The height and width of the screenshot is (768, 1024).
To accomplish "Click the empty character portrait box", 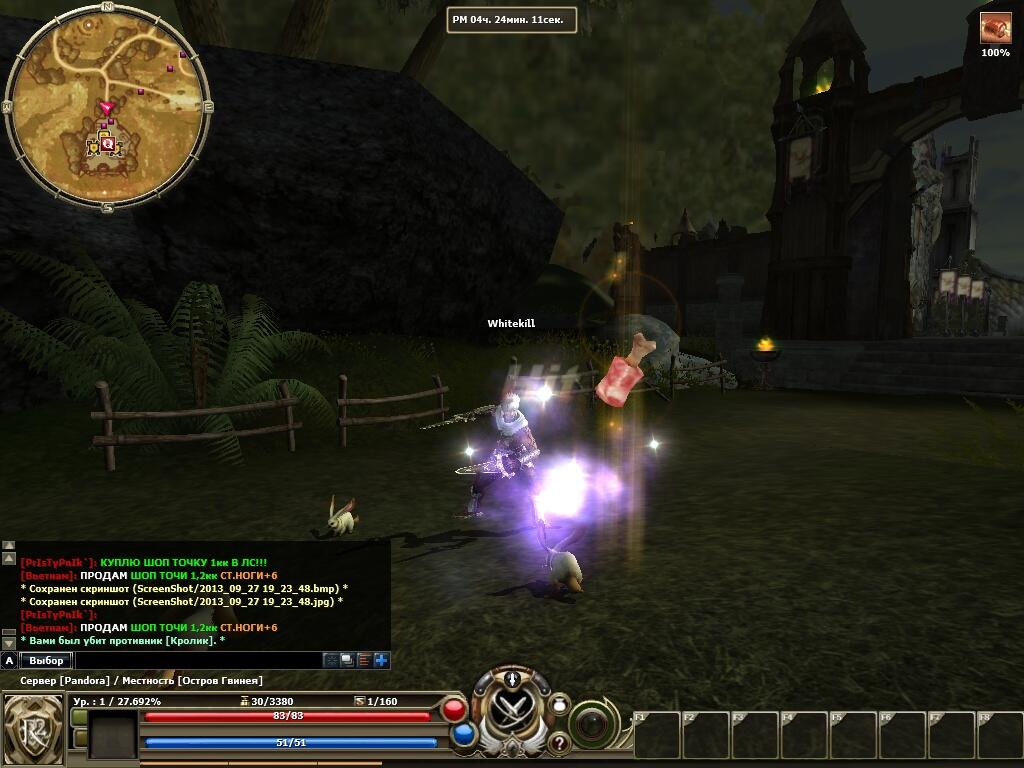I will click(x=112, y=735).
